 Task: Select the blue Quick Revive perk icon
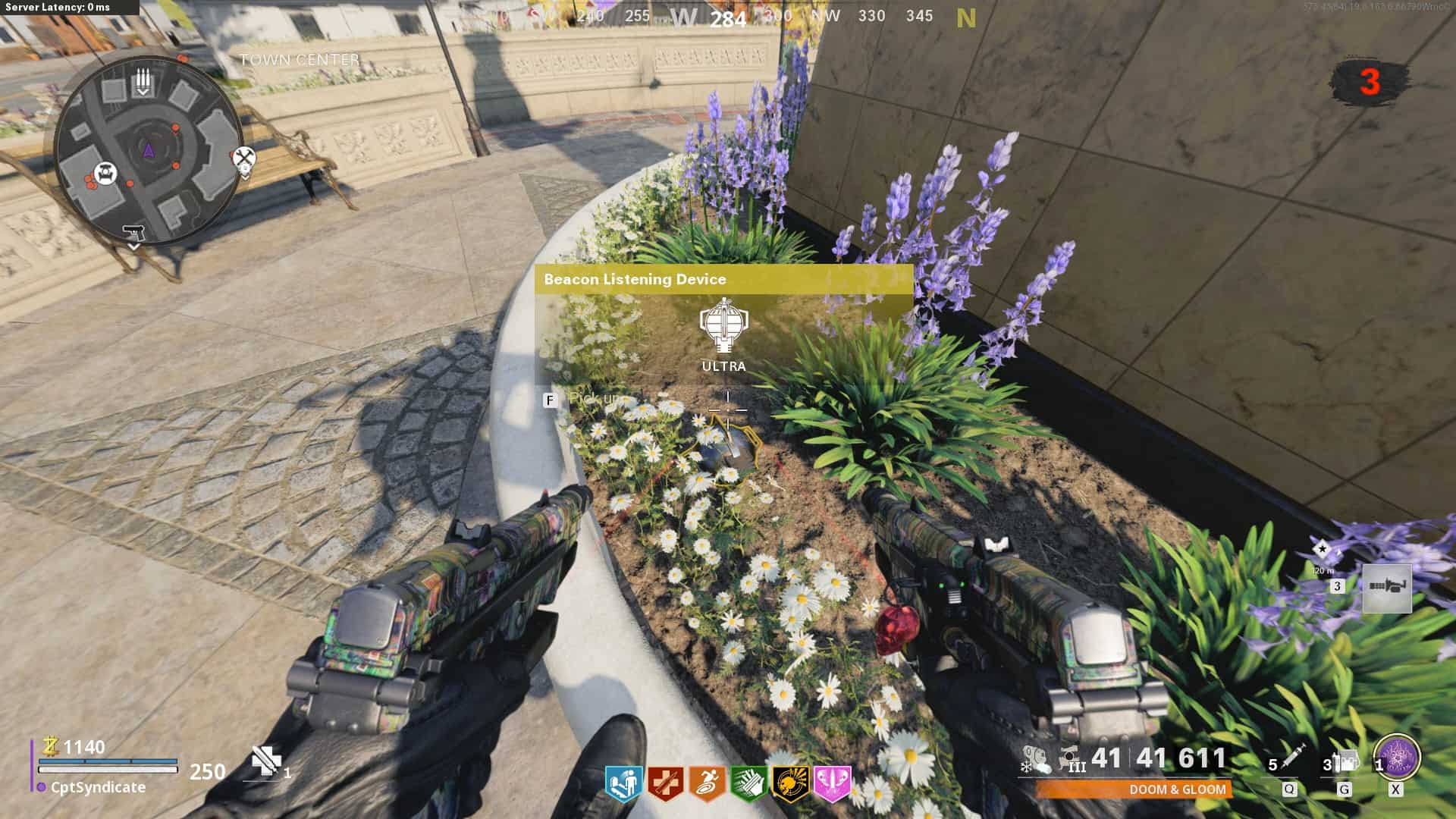[x=623, y=783]
